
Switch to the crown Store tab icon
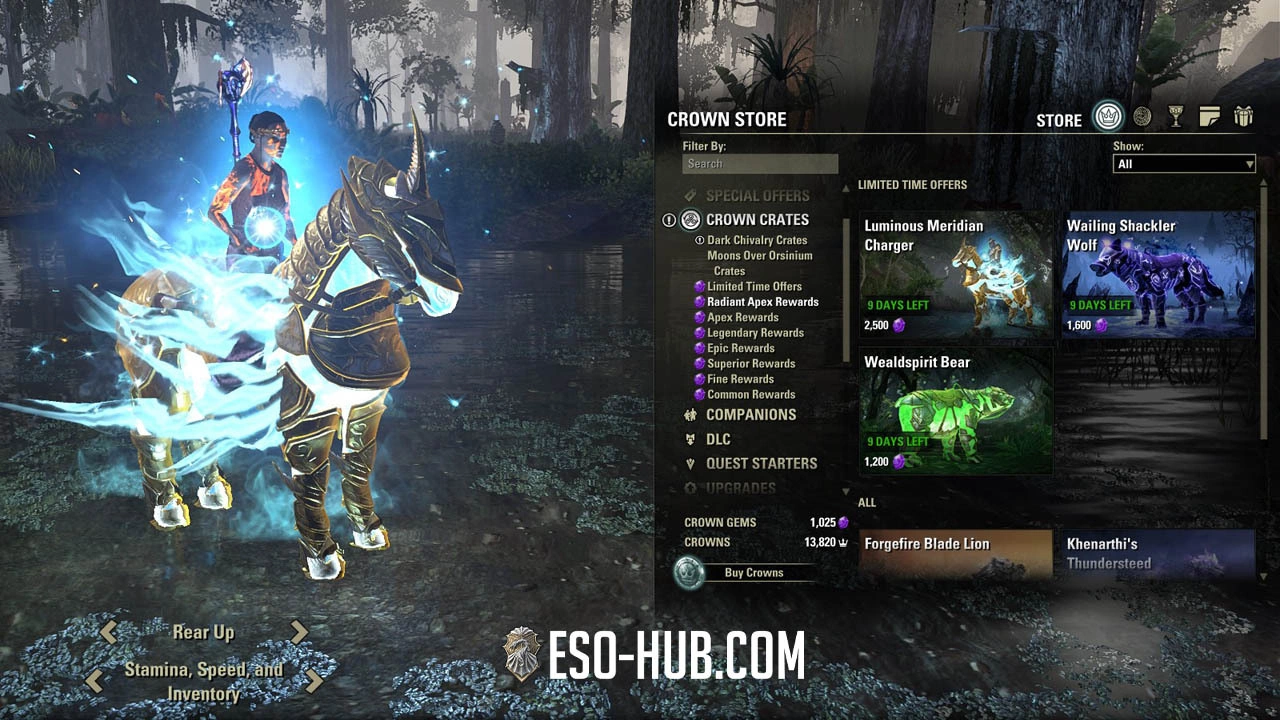point(1107,117)
